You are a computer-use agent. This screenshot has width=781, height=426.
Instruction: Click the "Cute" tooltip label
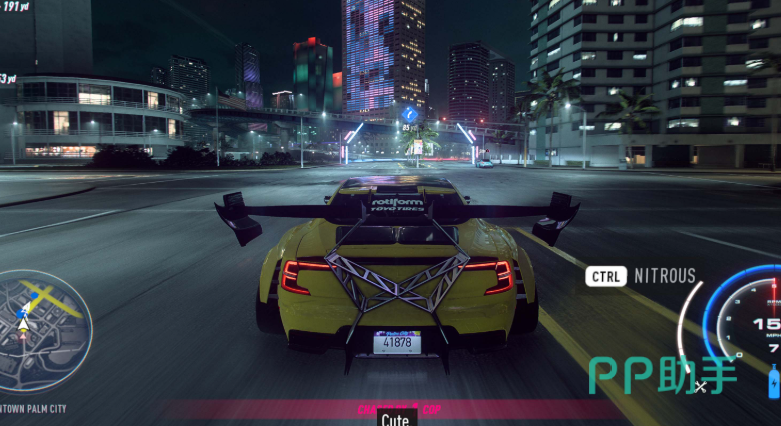tap(394, 419)
